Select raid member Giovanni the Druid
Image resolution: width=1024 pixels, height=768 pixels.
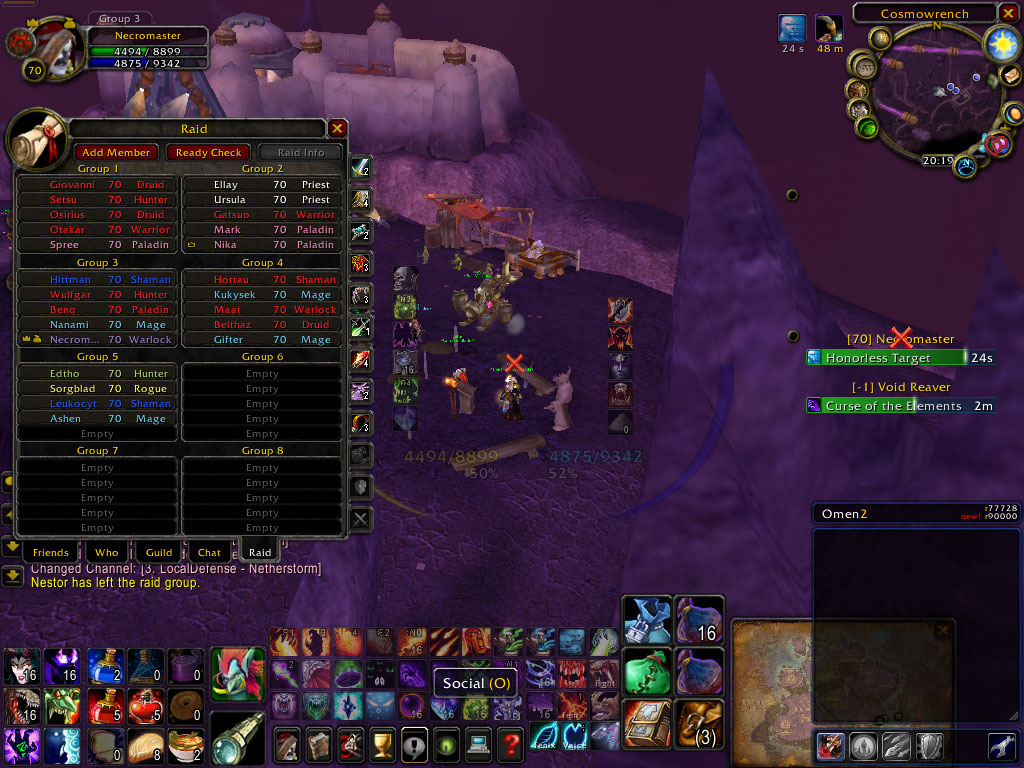[97, 185]
